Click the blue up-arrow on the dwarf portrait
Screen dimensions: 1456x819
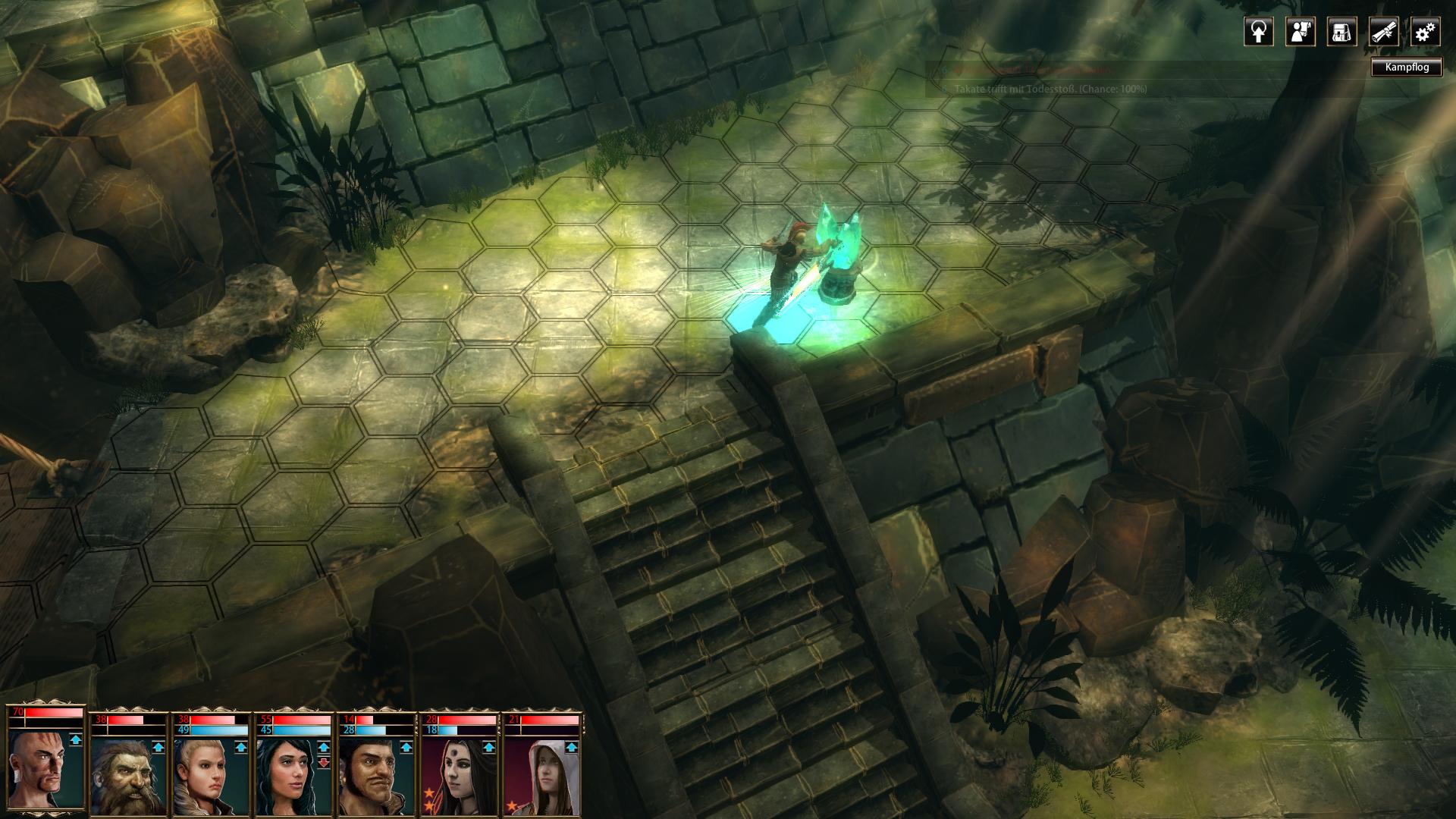(158, 747)
